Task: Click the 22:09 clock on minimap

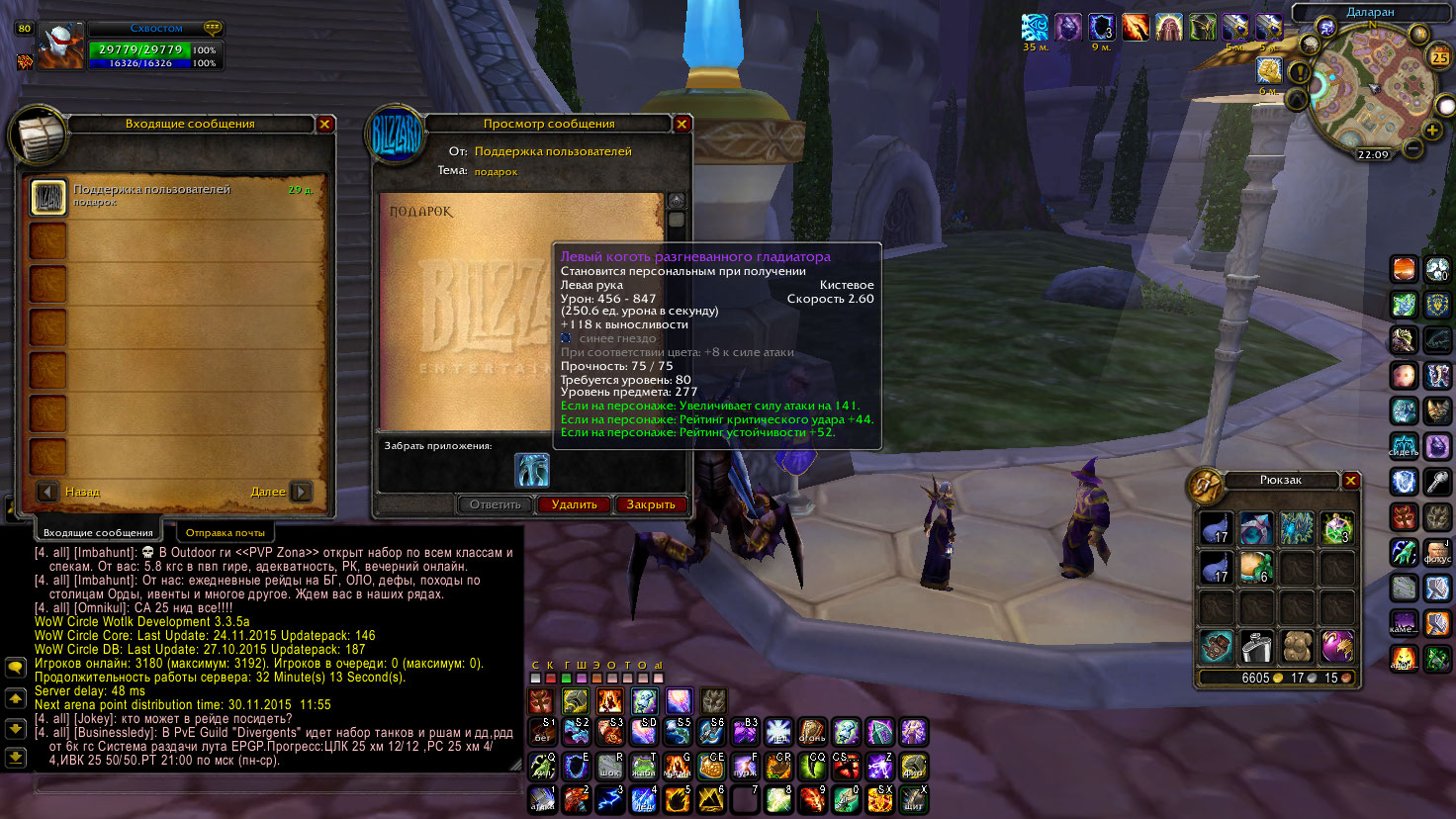Action: (1373, 154)
